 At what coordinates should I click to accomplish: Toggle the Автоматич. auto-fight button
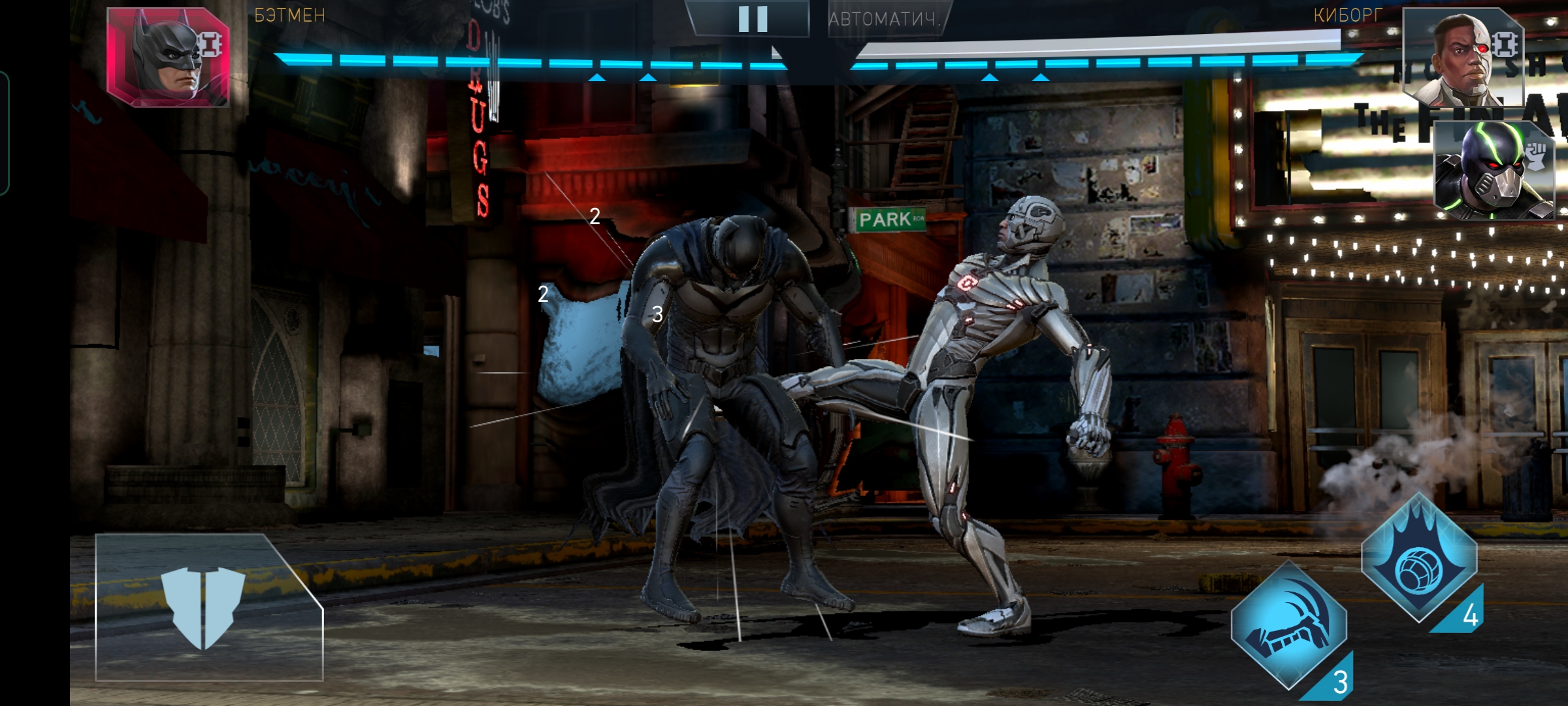pos(884,20)
